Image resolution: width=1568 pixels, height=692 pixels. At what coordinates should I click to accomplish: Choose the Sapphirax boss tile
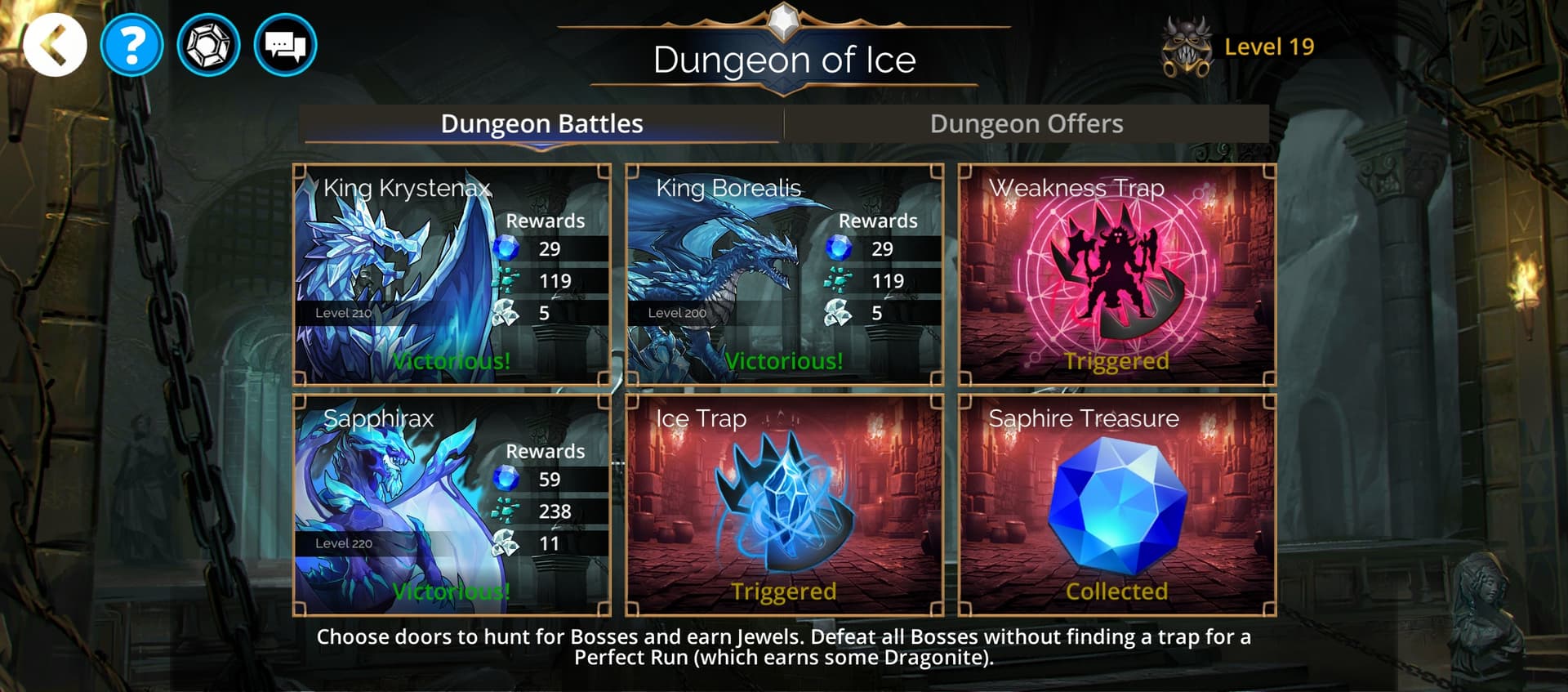452,505
